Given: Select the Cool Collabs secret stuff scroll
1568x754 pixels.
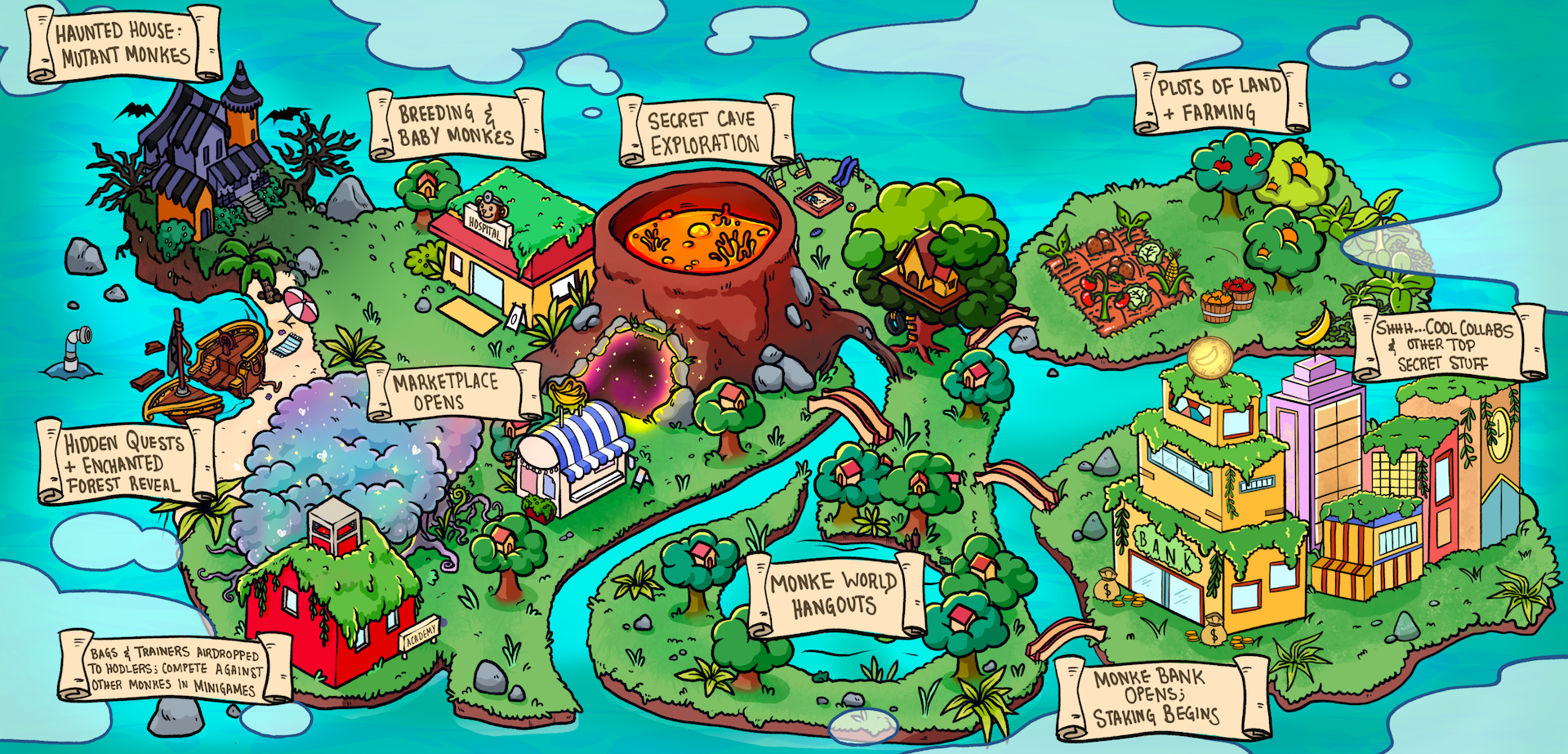Looking at the screenshot, I should pos(1444,346).
